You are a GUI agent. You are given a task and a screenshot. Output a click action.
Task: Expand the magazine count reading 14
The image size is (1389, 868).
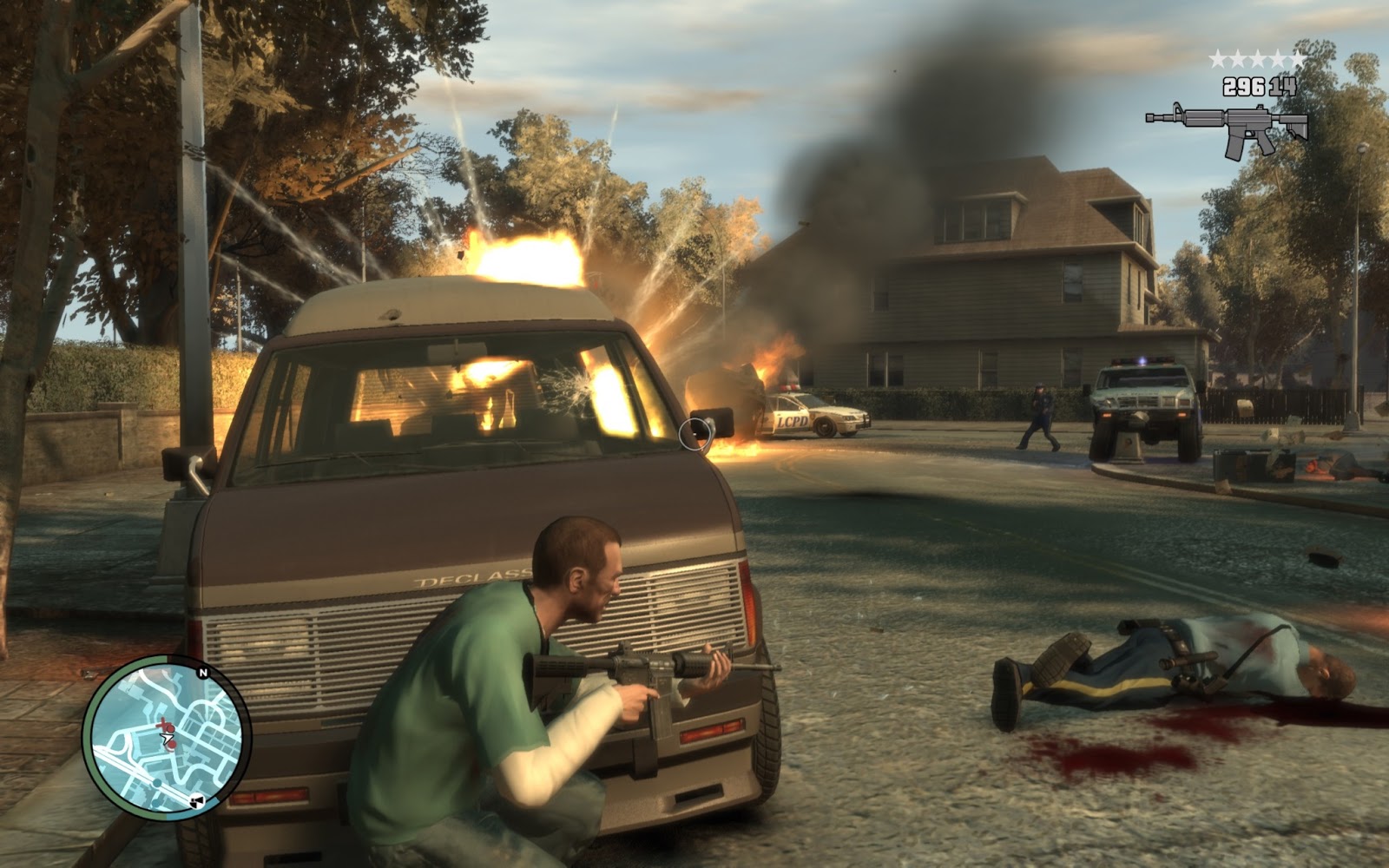[x=1282, y=87]
